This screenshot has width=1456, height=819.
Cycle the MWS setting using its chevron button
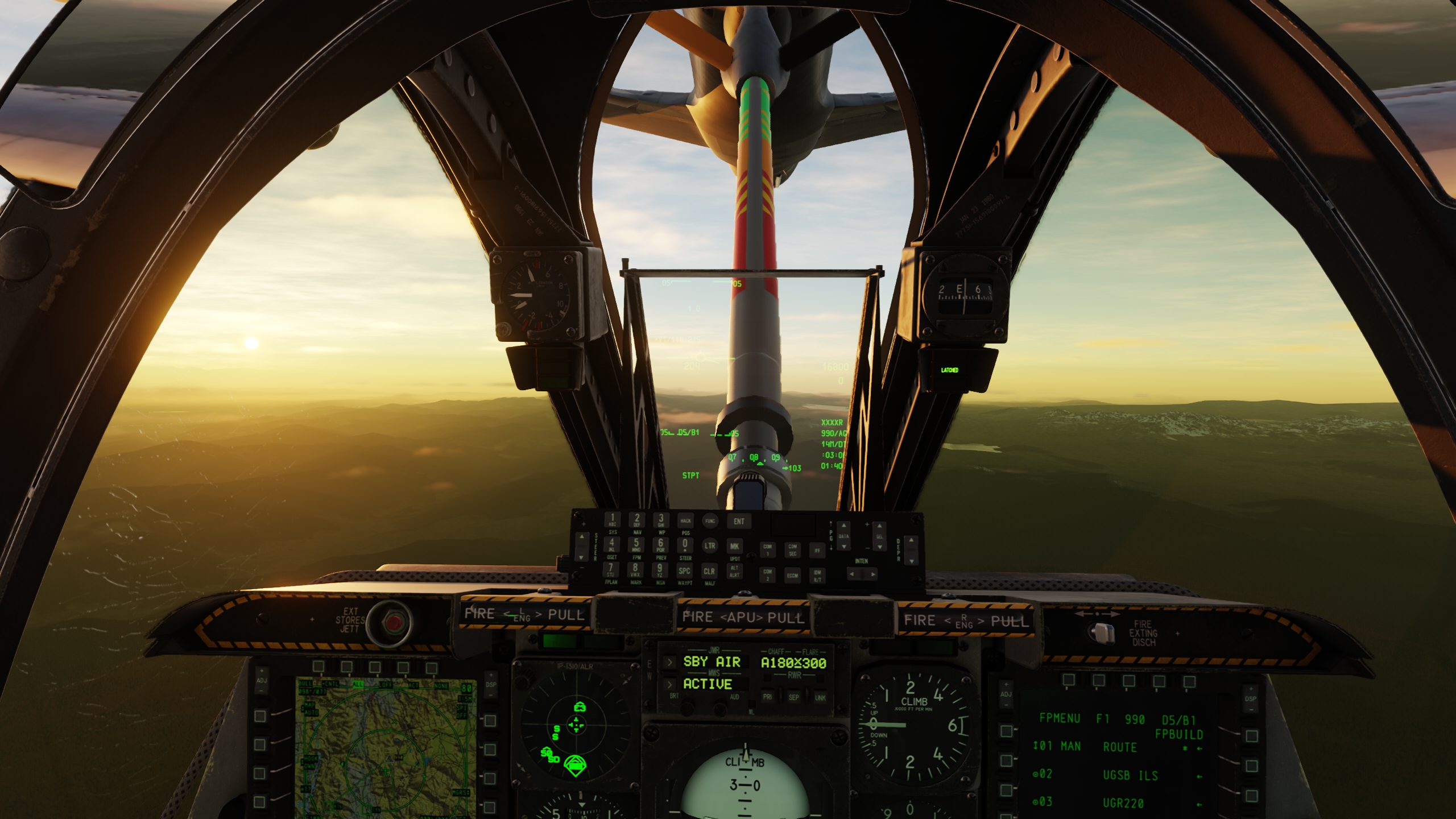pyautogui.click(x=671, y=685)
